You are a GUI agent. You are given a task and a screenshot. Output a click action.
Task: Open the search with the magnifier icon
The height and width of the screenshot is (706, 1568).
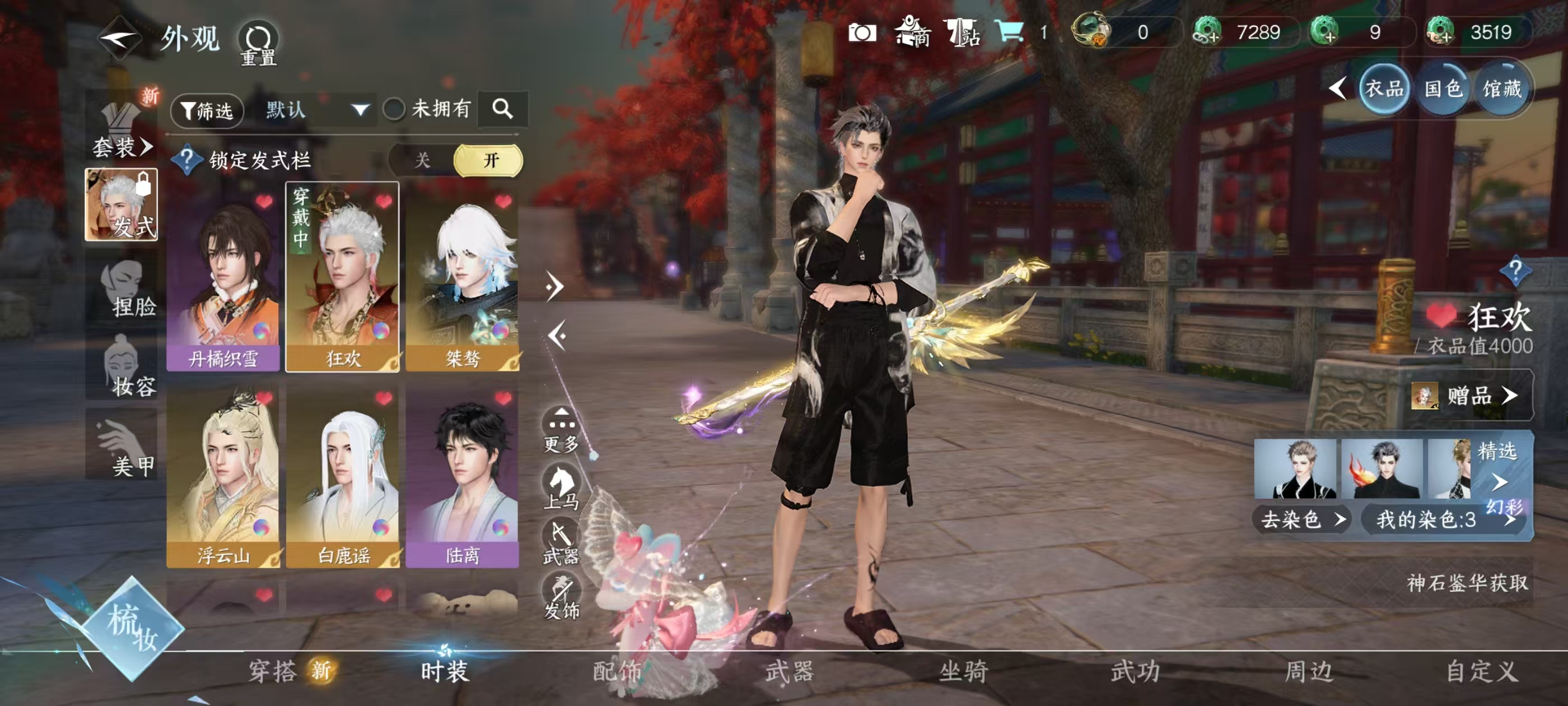(x=504, y=110)
